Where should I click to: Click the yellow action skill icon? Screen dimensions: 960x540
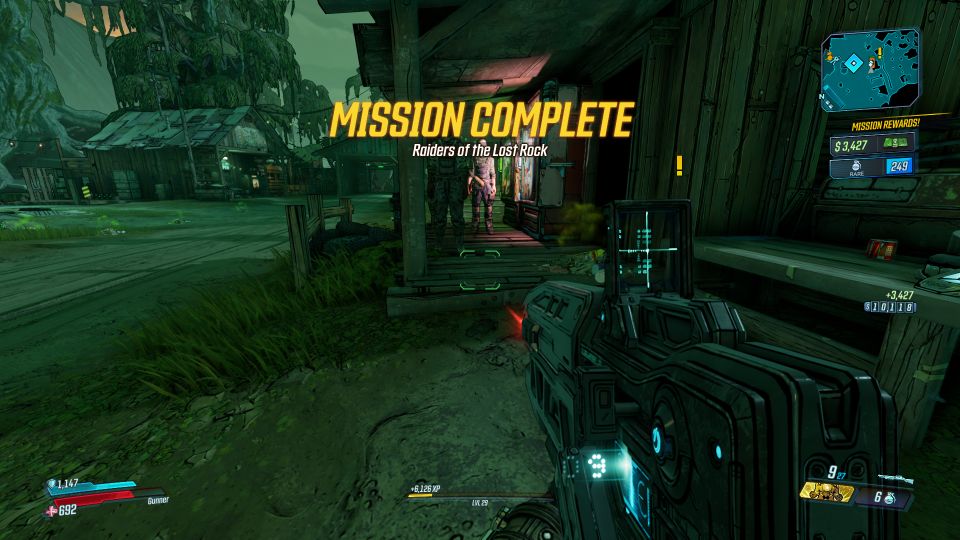826,494
